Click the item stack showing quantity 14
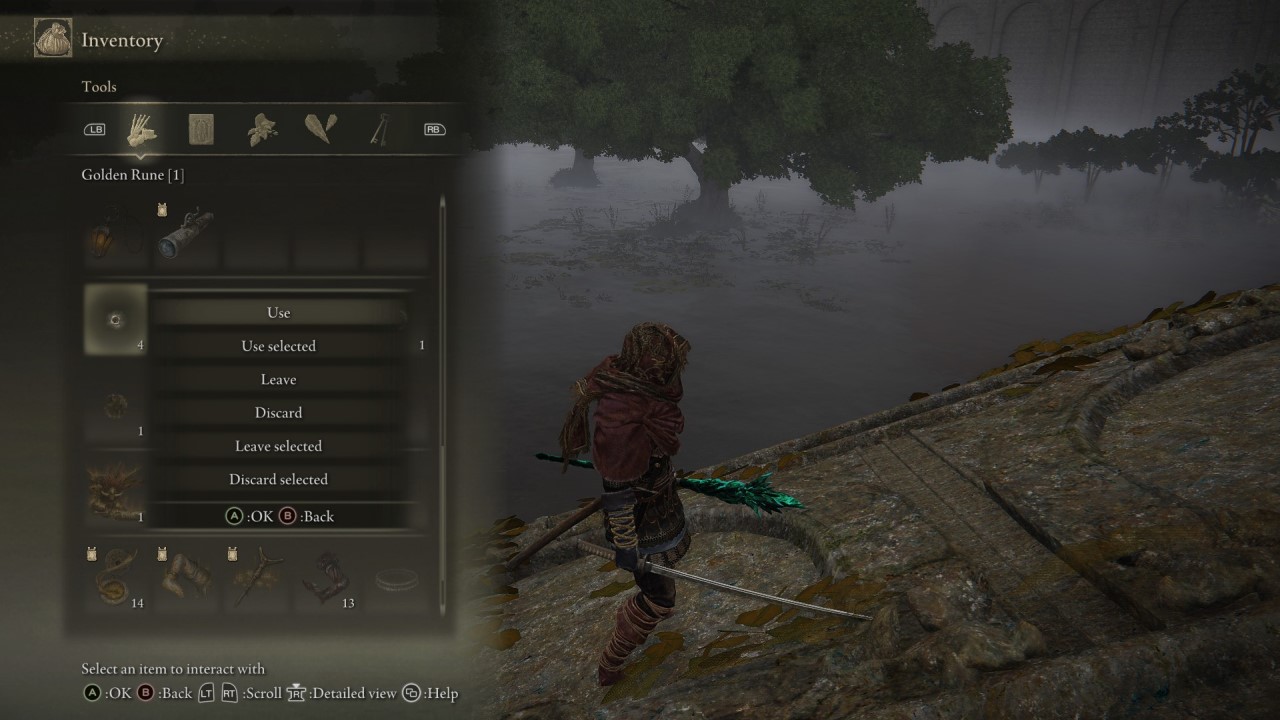 [114, 577]
